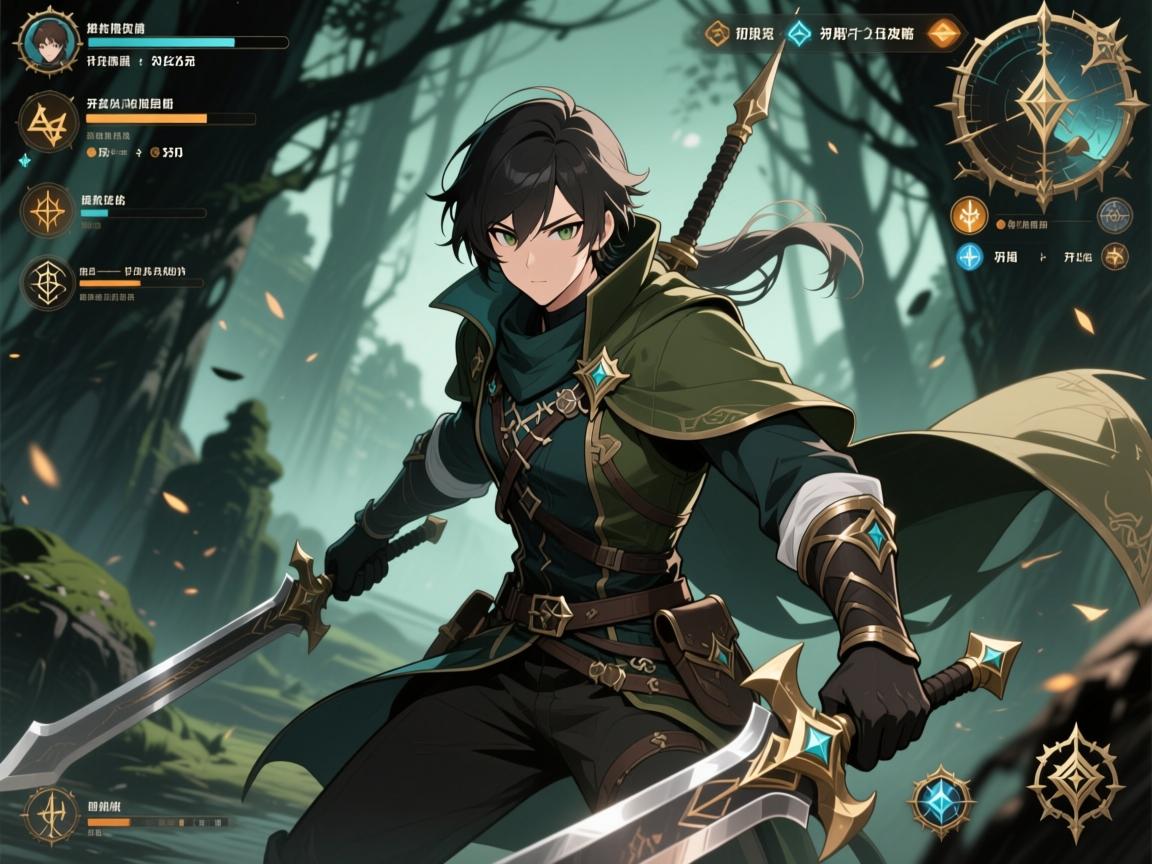
Task: Activate the orange four-point star rune skill
Action: pos(47,209)
